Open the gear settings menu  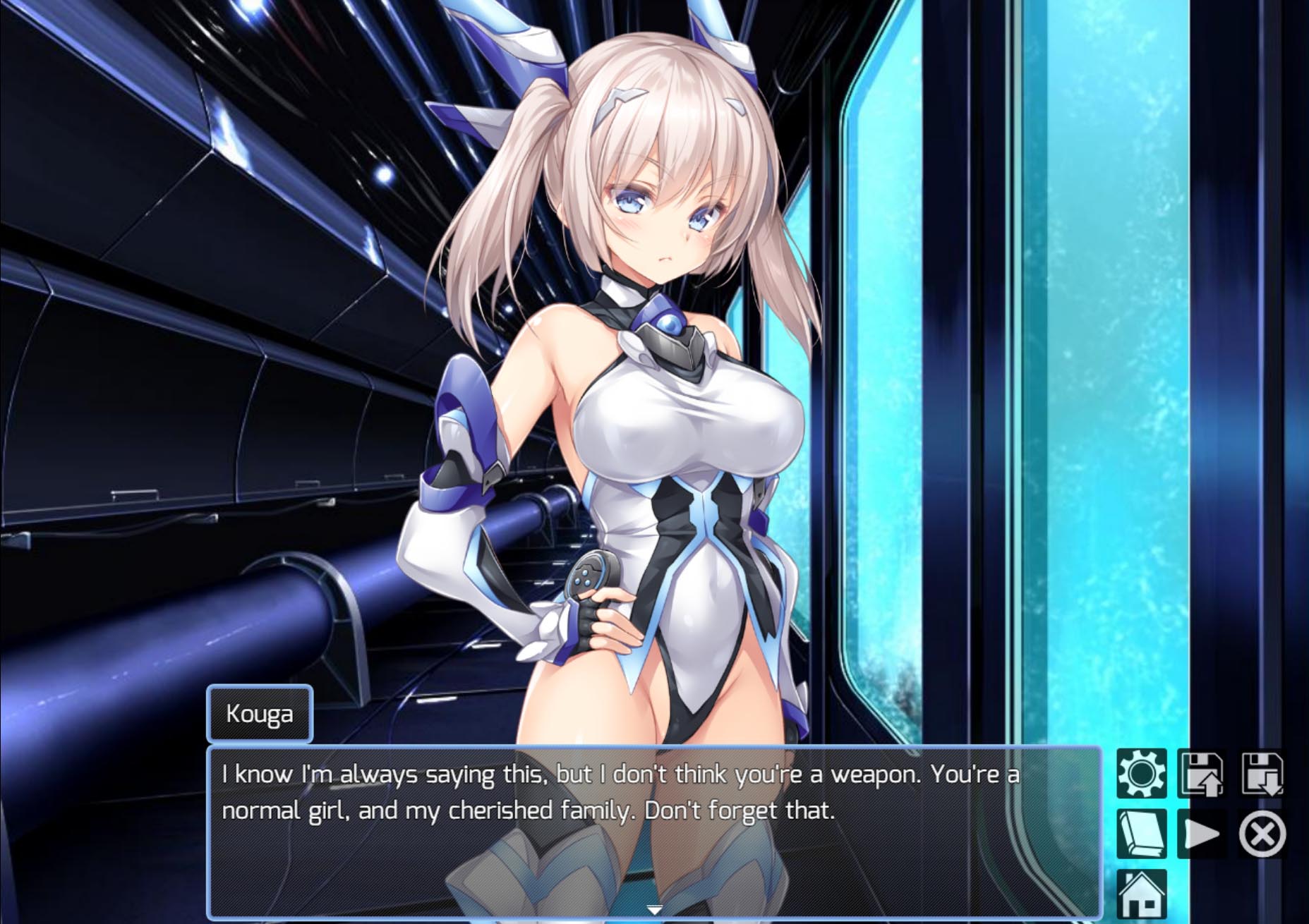click(x=1141, y=774)
